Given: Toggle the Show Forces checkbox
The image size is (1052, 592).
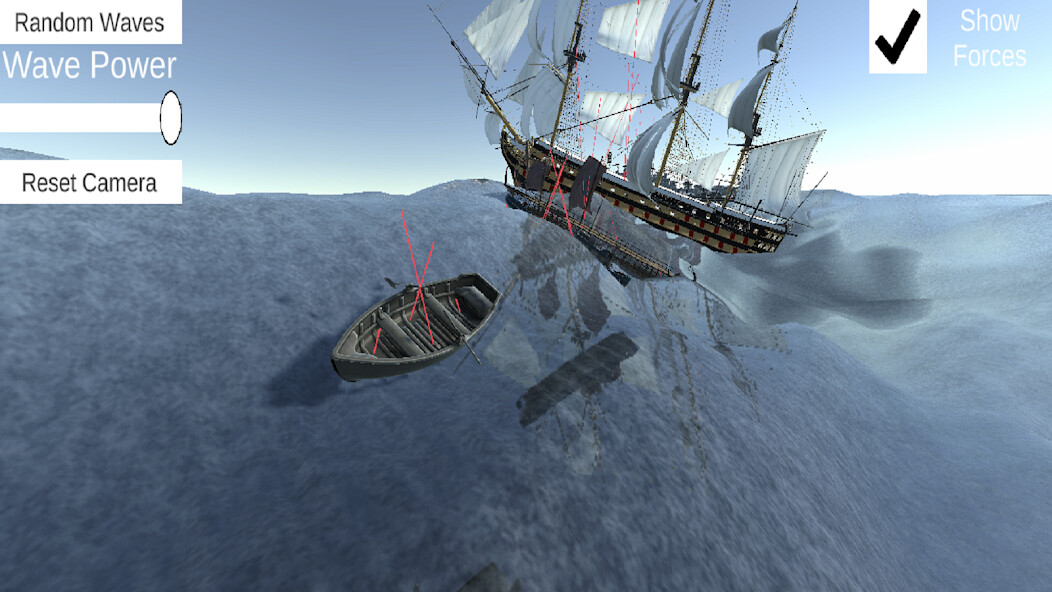Looking at the screenshot, I should click(x=898, y=37).
